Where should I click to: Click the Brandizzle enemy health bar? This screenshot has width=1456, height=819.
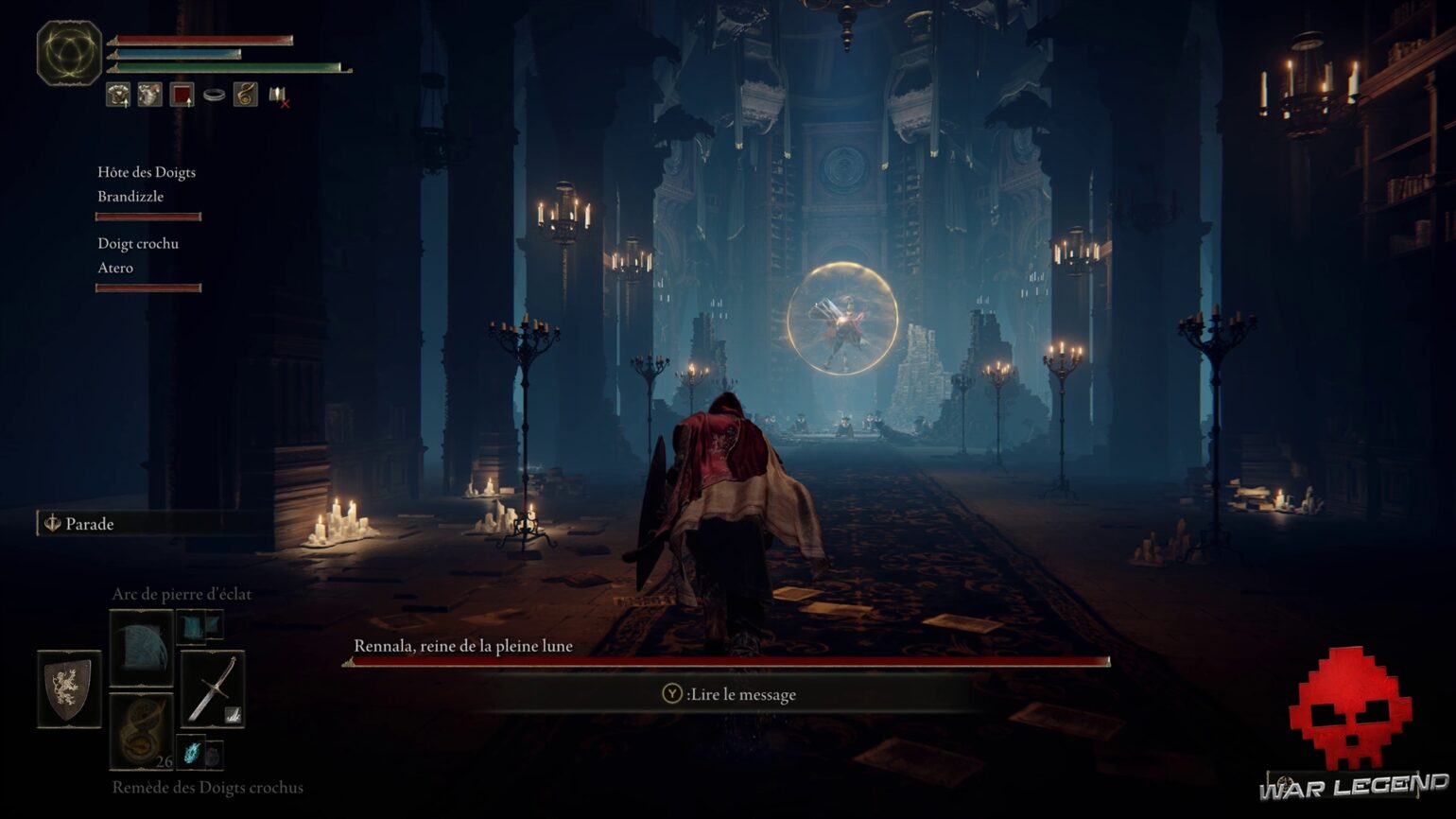click(x=147, y=217)
